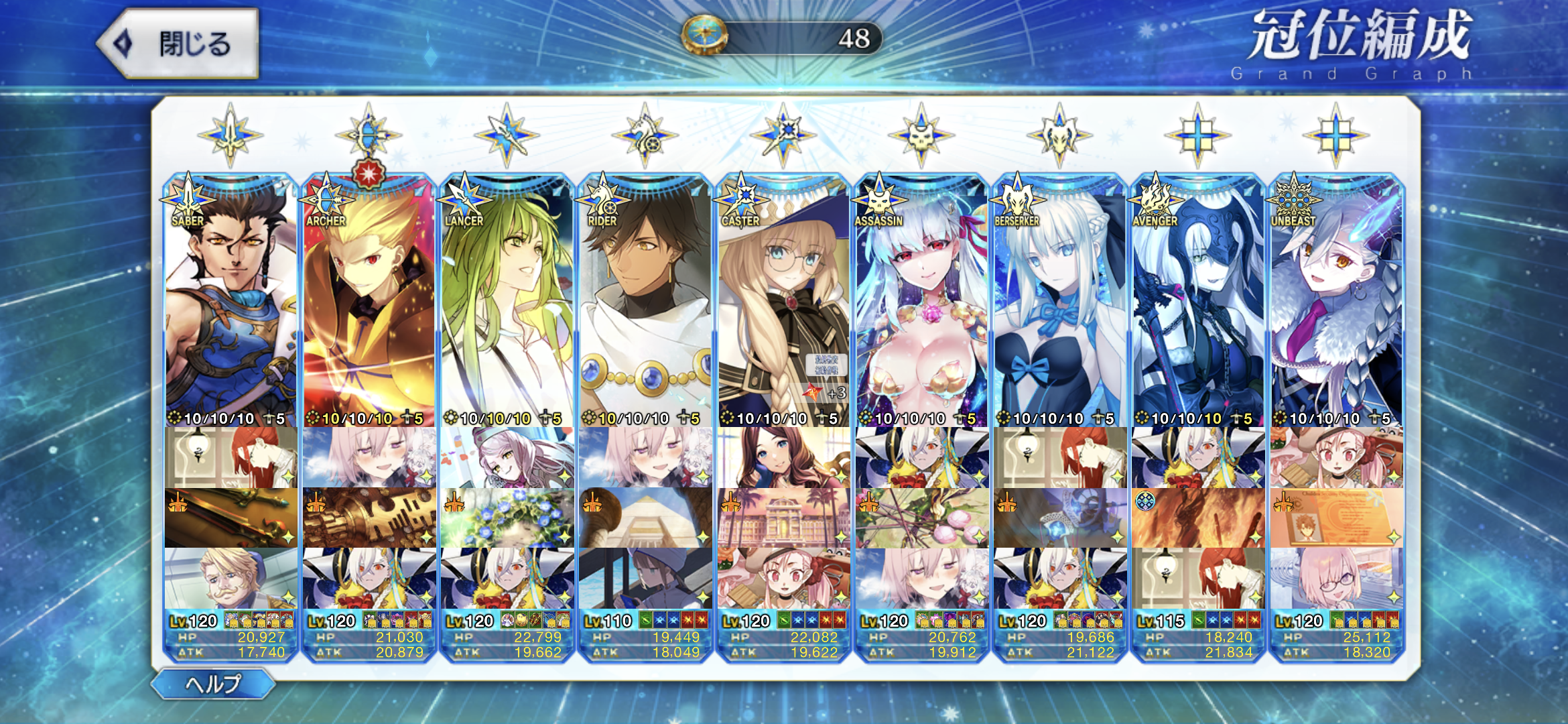
Task: Open the ヘルプ help button
Action: point(213,684)
